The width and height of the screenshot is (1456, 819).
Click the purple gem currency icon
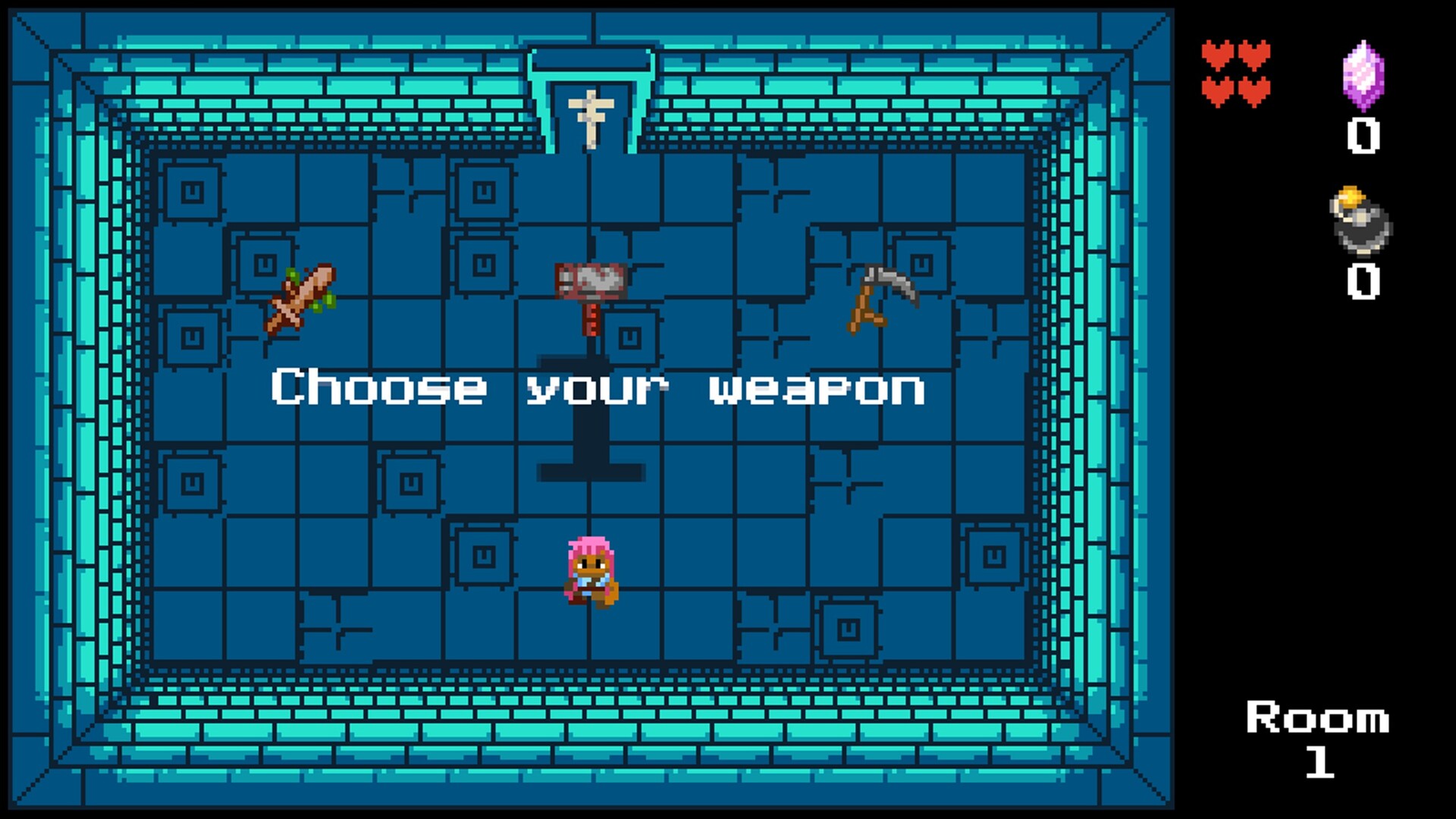coord(1365,76)
